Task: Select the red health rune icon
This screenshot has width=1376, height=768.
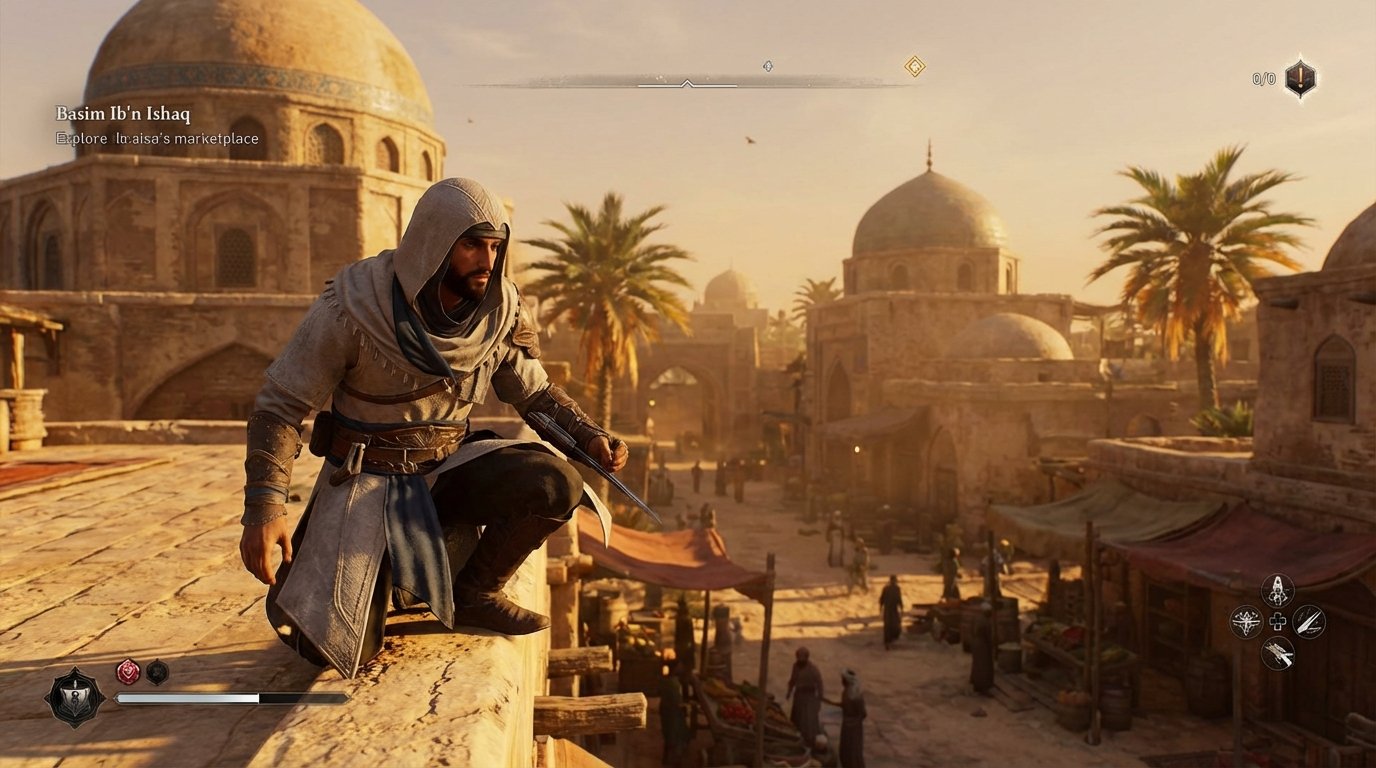Action: 128,670
